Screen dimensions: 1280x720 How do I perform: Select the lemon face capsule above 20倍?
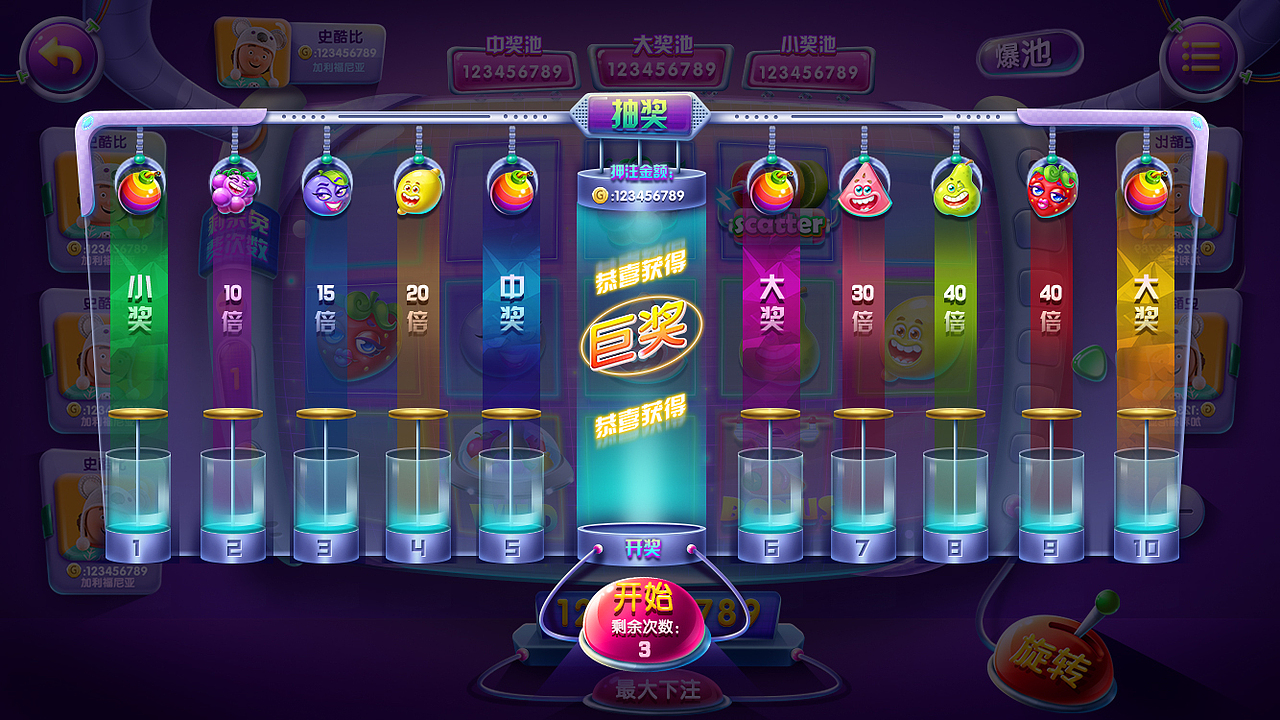(420, 192)
